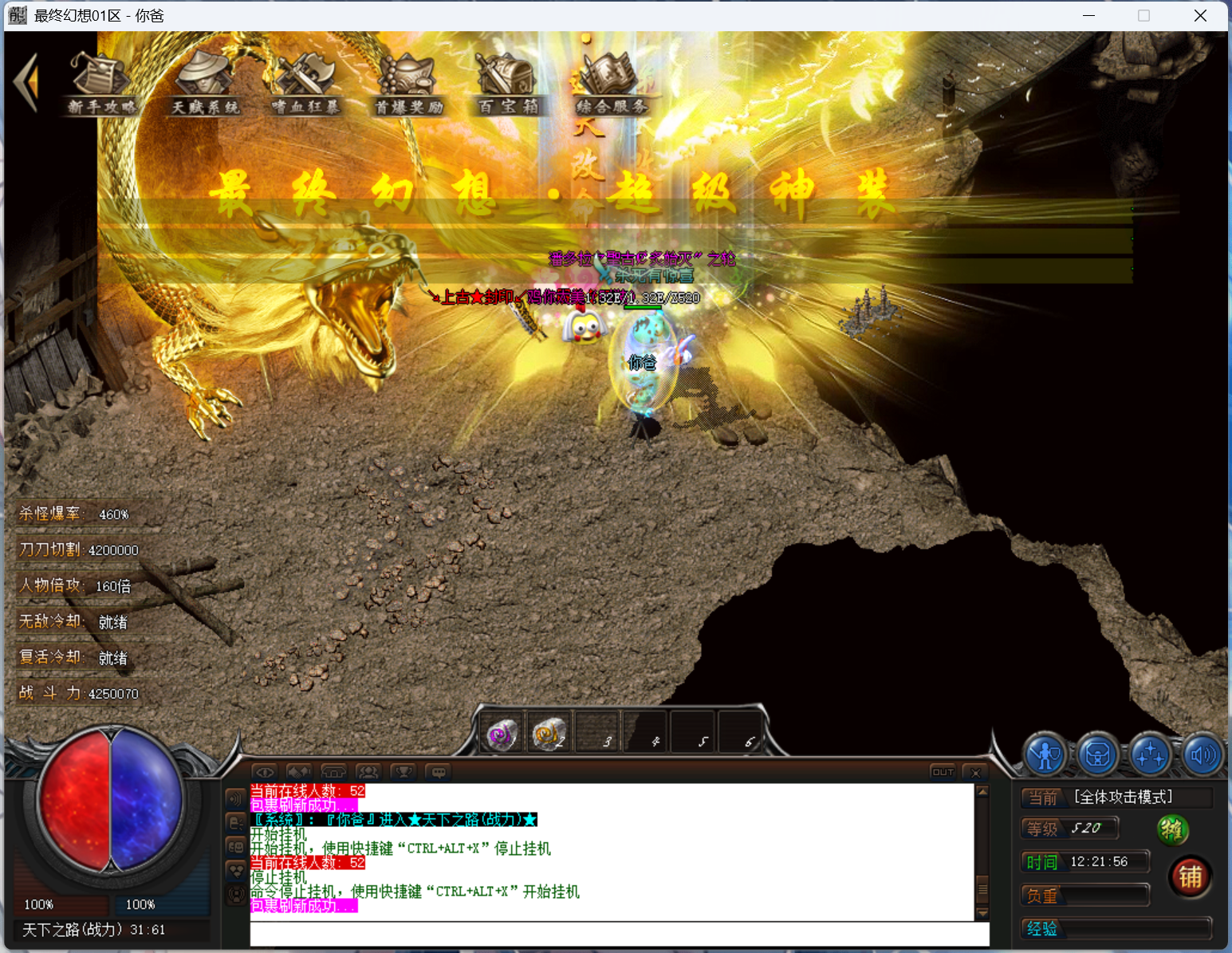Open the skills sparkle icon
This screenshot has height=953, width=1232.
click(1150, 754)
